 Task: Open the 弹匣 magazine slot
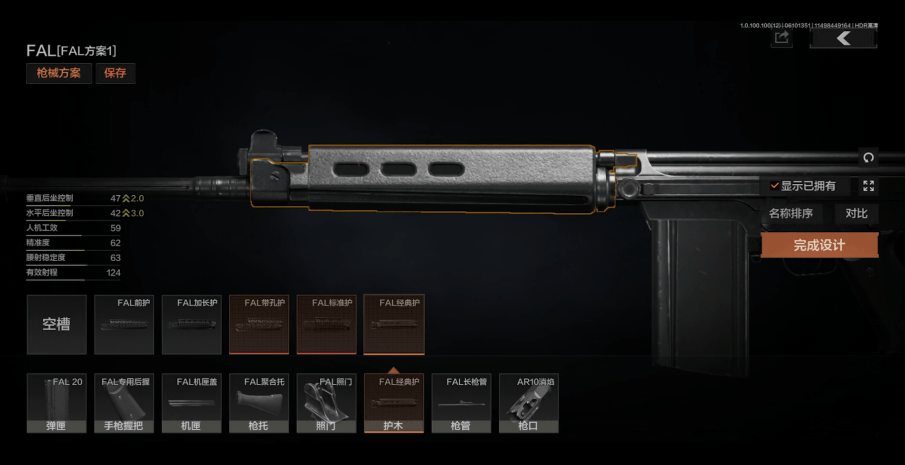[x=57, y=404]
